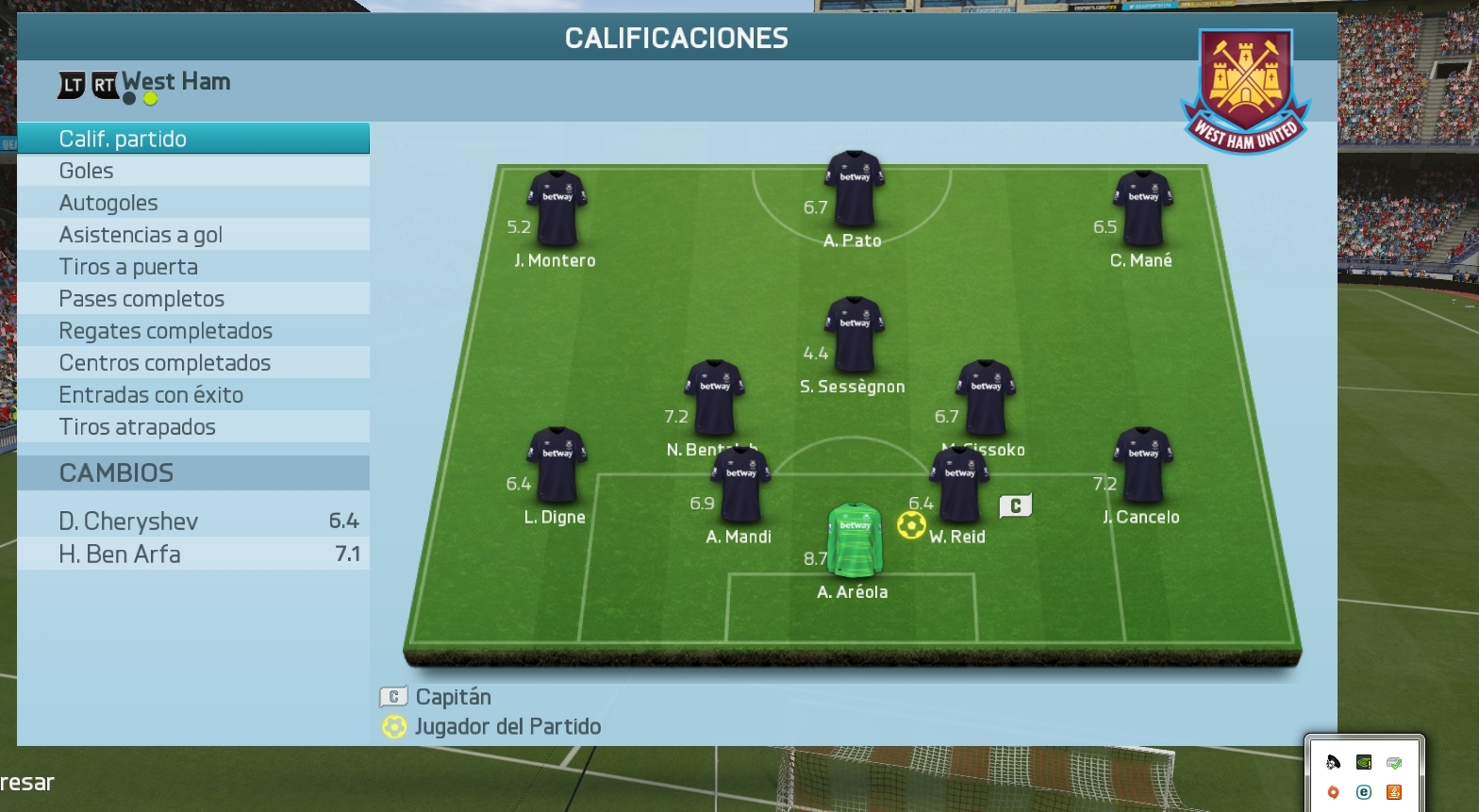Open the Autogoles category
This screenshot has width=1479, height=812.
pyautogui.click(x=193, y=203)
